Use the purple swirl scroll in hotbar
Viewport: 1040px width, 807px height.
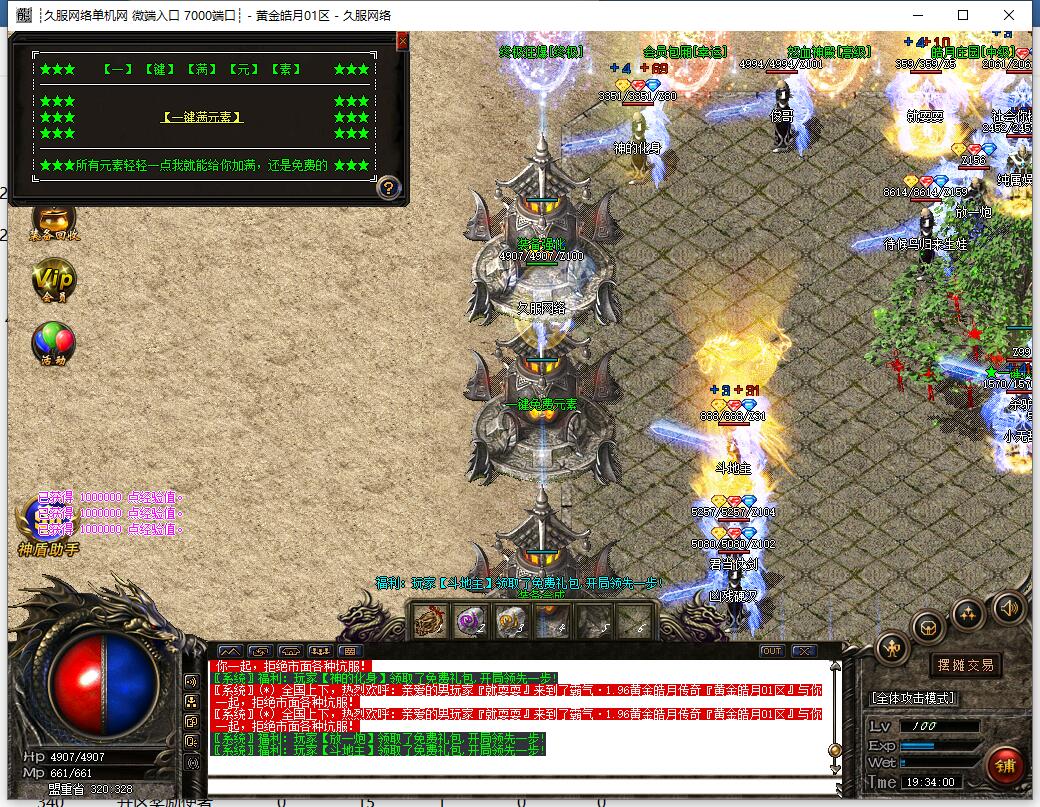coord(471,622)
